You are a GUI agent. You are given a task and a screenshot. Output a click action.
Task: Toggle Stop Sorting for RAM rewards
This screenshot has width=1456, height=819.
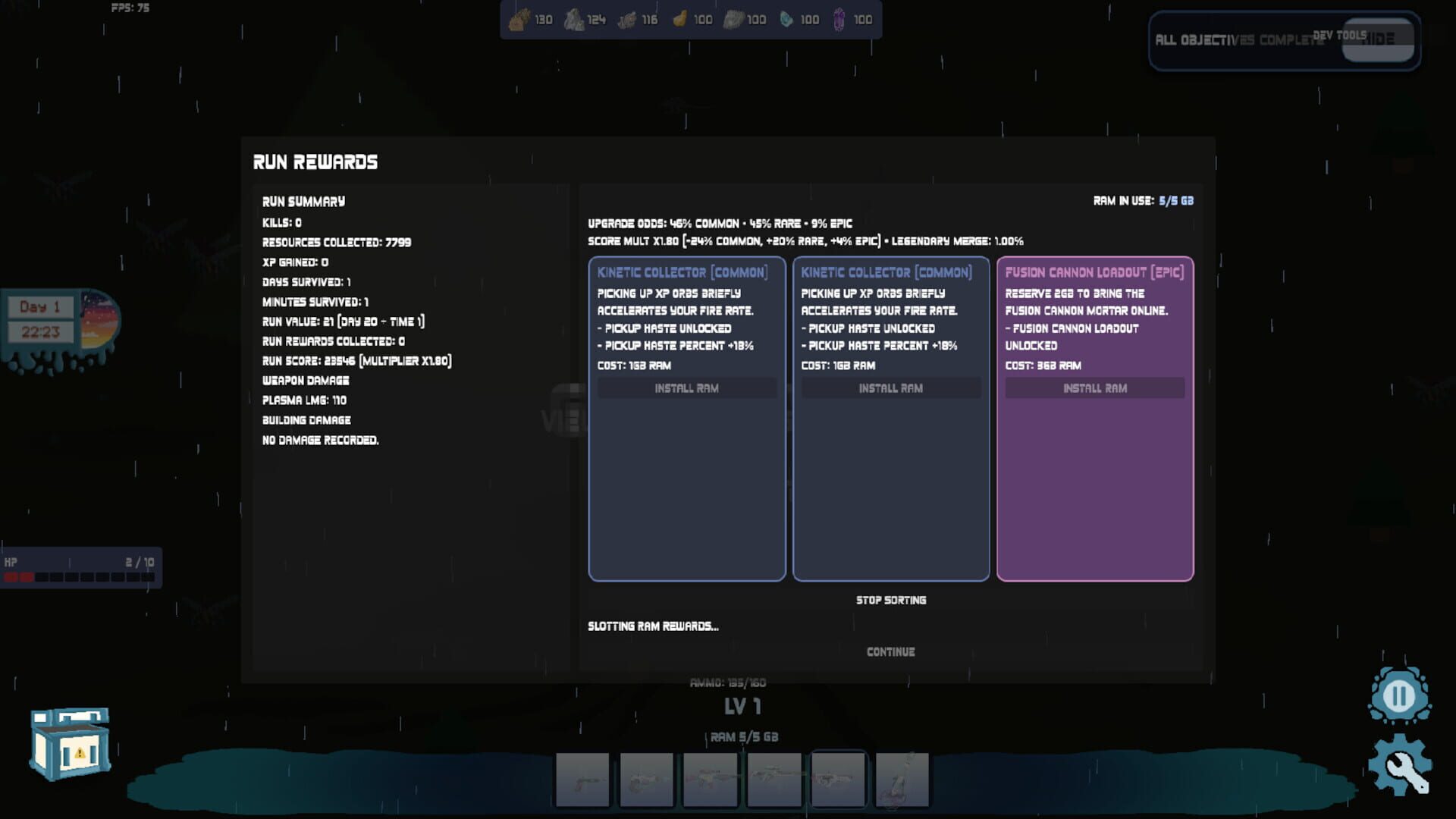(890, 600)
